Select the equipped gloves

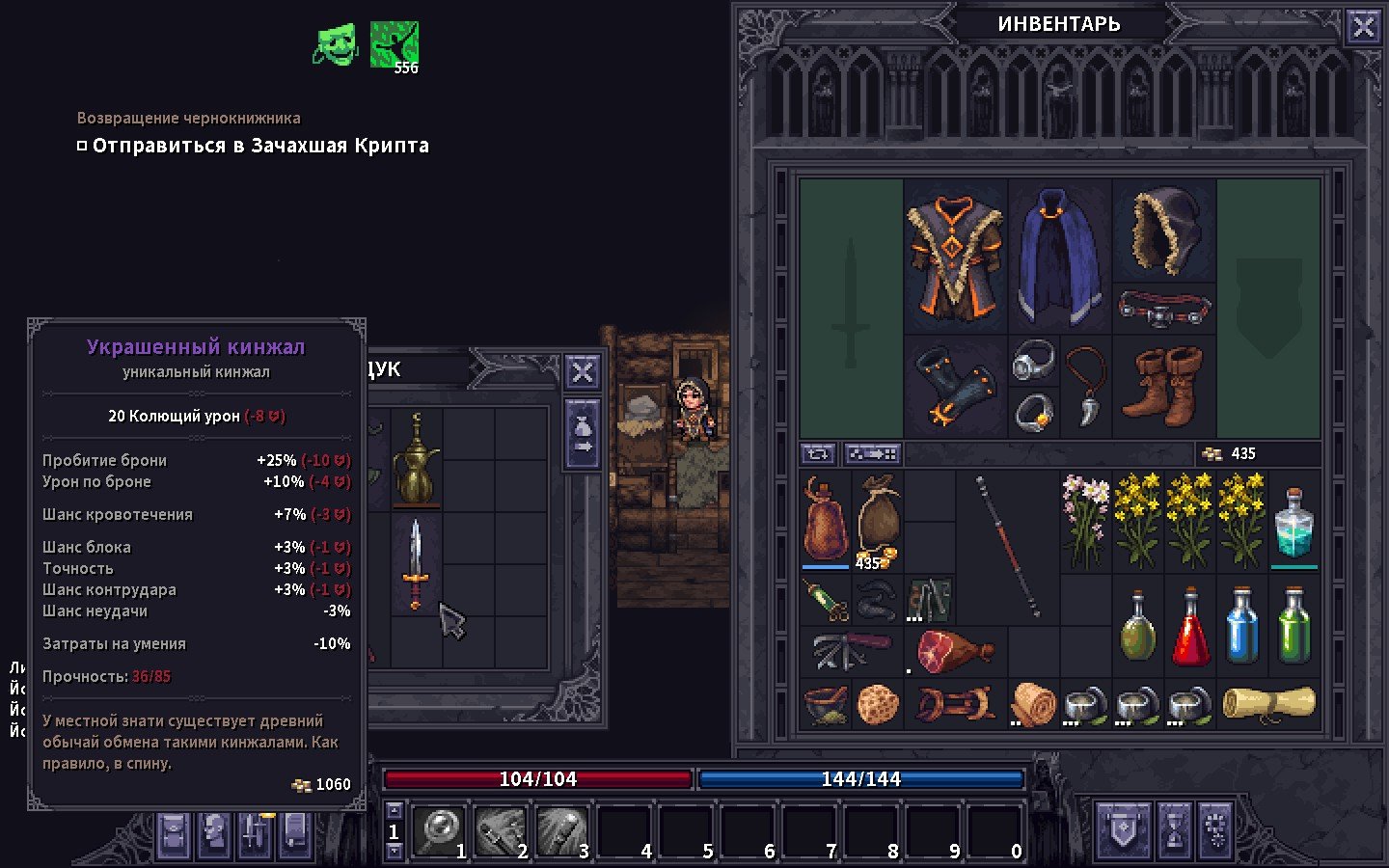point(954,386)
